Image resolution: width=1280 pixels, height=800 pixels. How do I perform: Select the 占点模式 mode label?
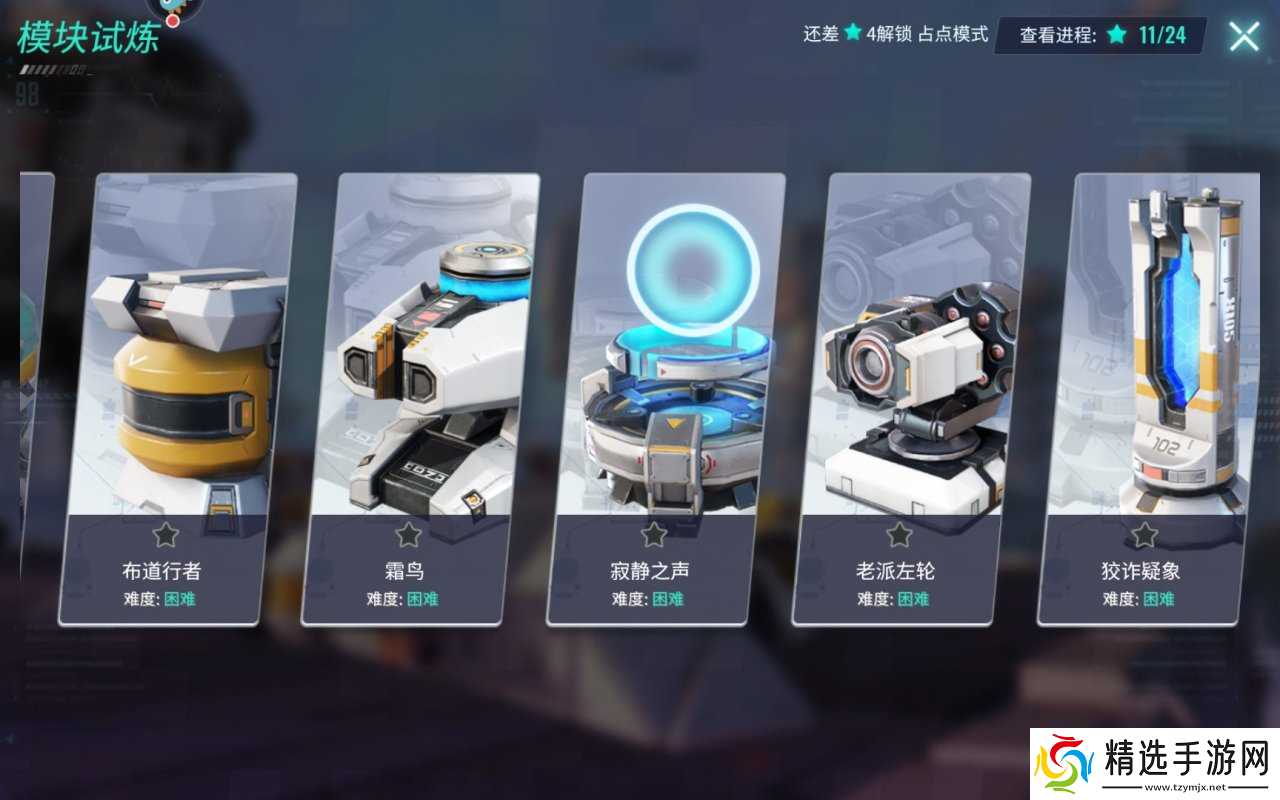coord(955,33)
